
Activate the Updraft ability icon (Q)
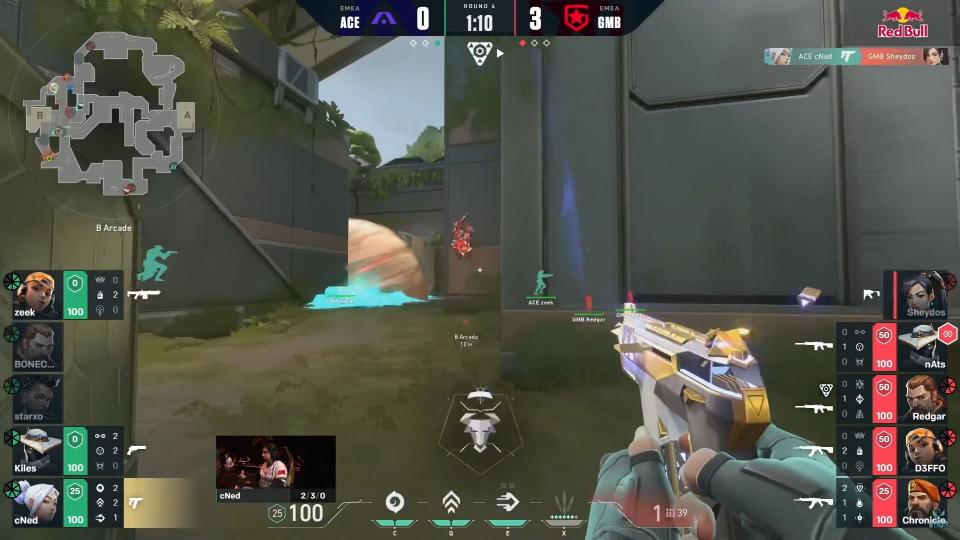click(x=451, y=502)
